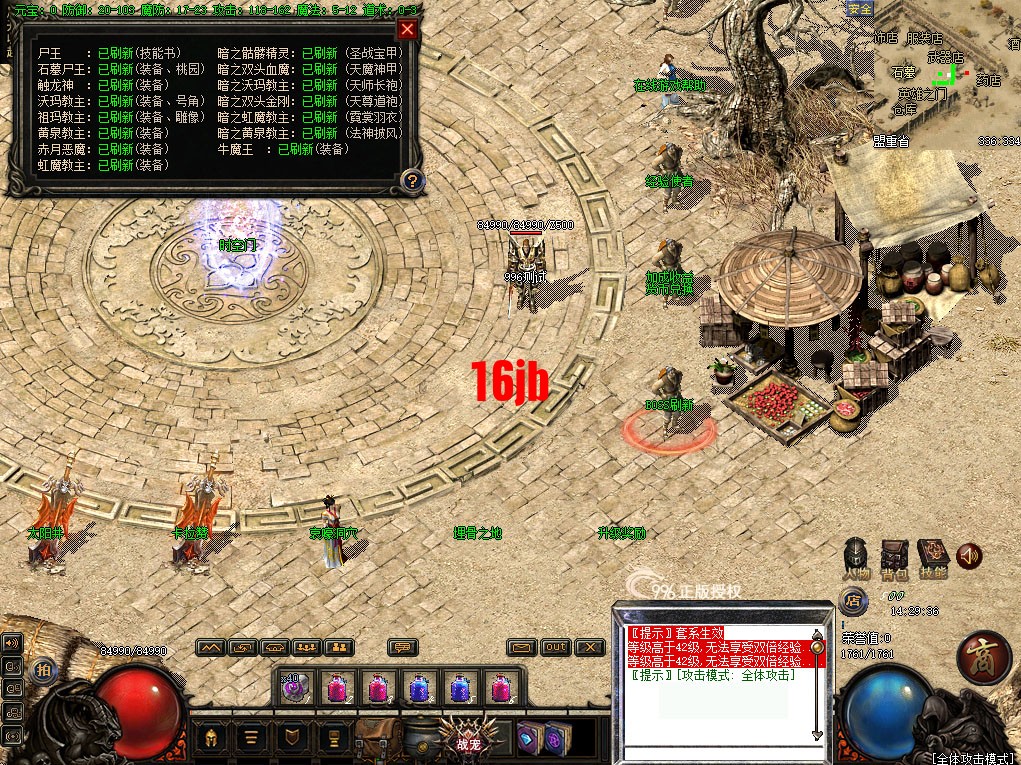Toggle the red speaker sound button
Screen dimensions: 1021x765
pyautogui.click(x=968, y=556)
